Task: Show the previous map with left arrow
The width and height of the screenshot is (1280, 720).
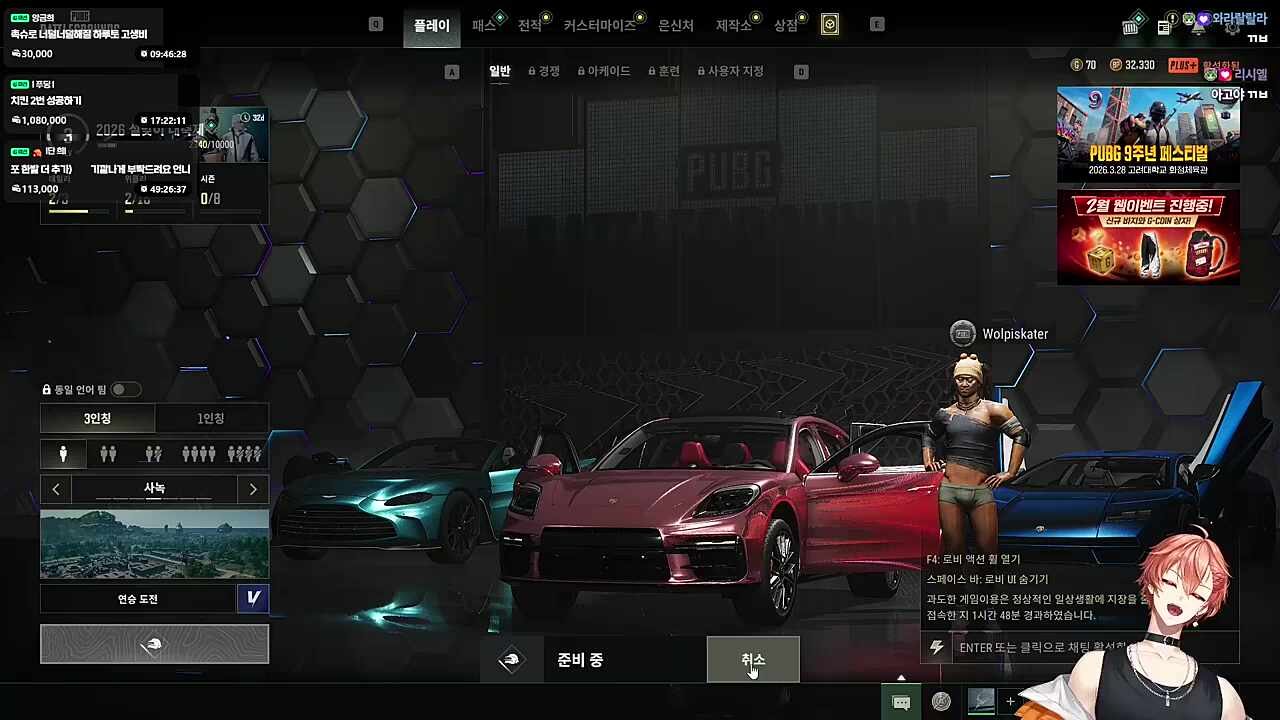Action: coord(56,489)
